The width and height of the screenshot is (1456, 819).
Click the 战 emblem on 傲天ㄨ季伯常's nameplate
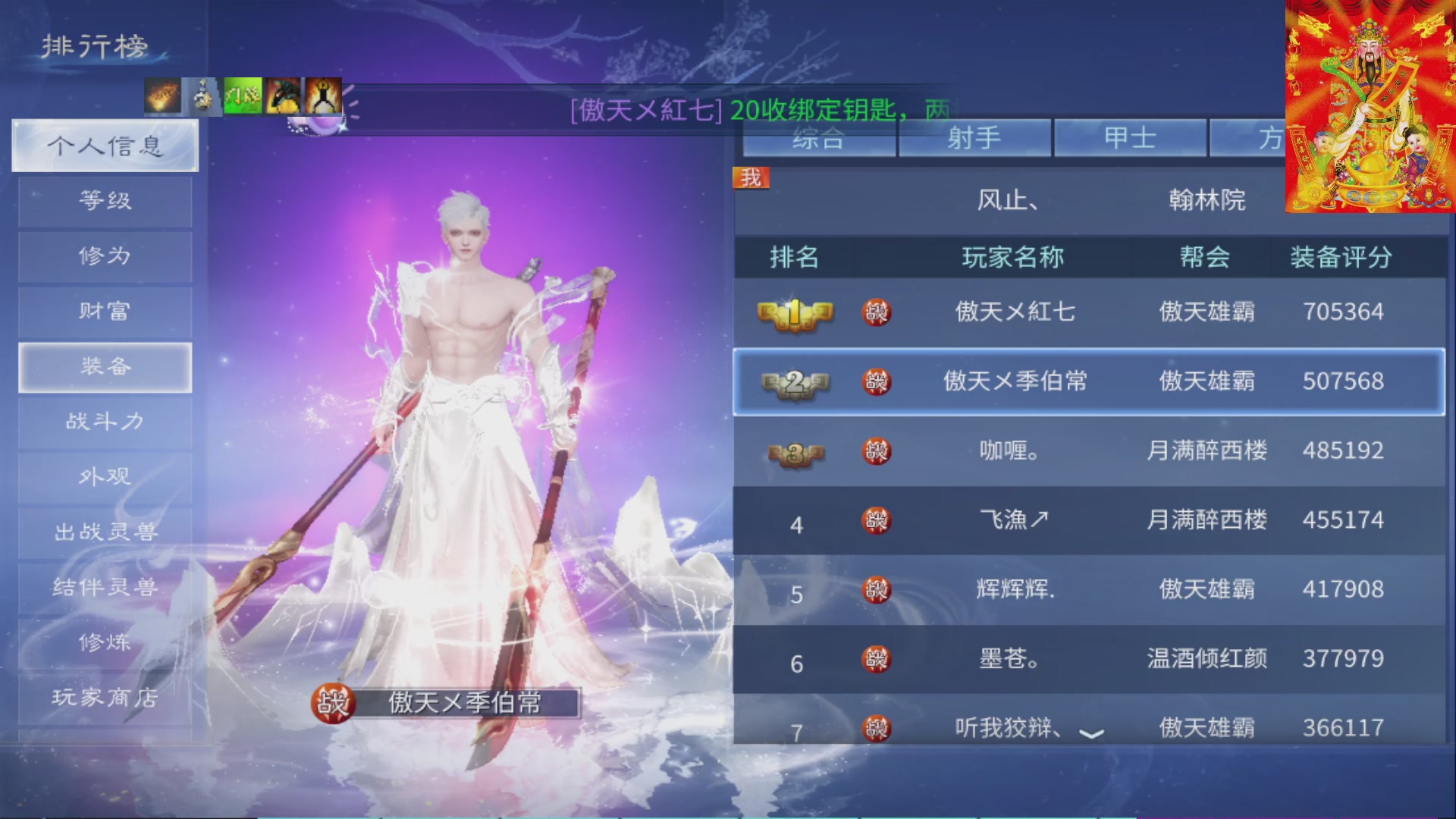[x=334, y=704]
